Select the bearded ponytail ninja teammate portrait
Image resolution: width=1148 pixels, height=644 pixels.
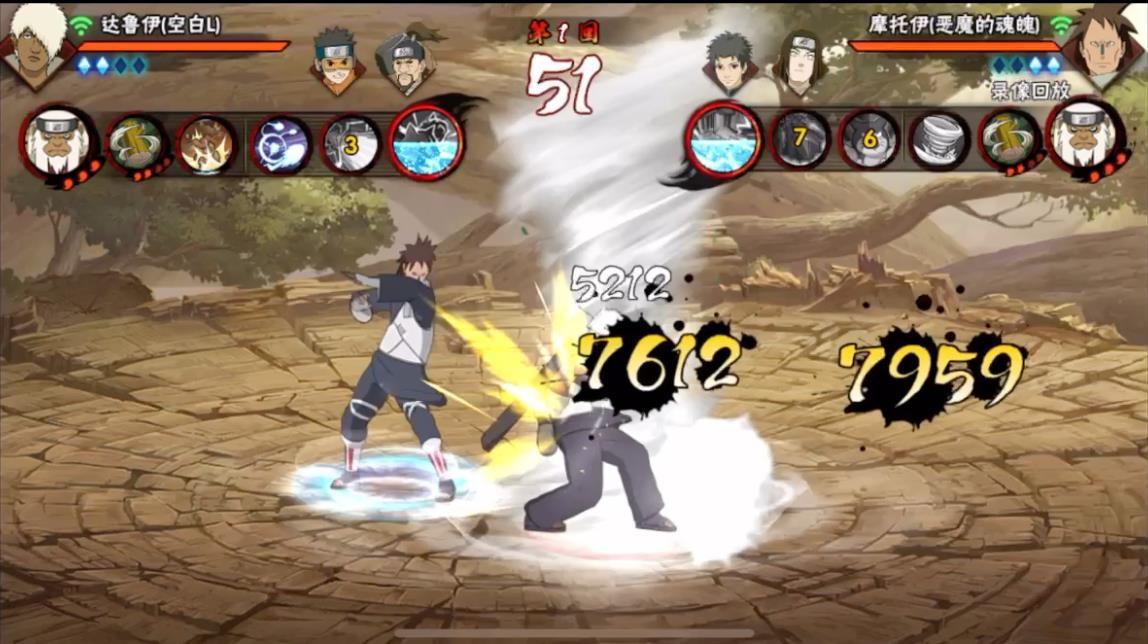coord(403,62)
